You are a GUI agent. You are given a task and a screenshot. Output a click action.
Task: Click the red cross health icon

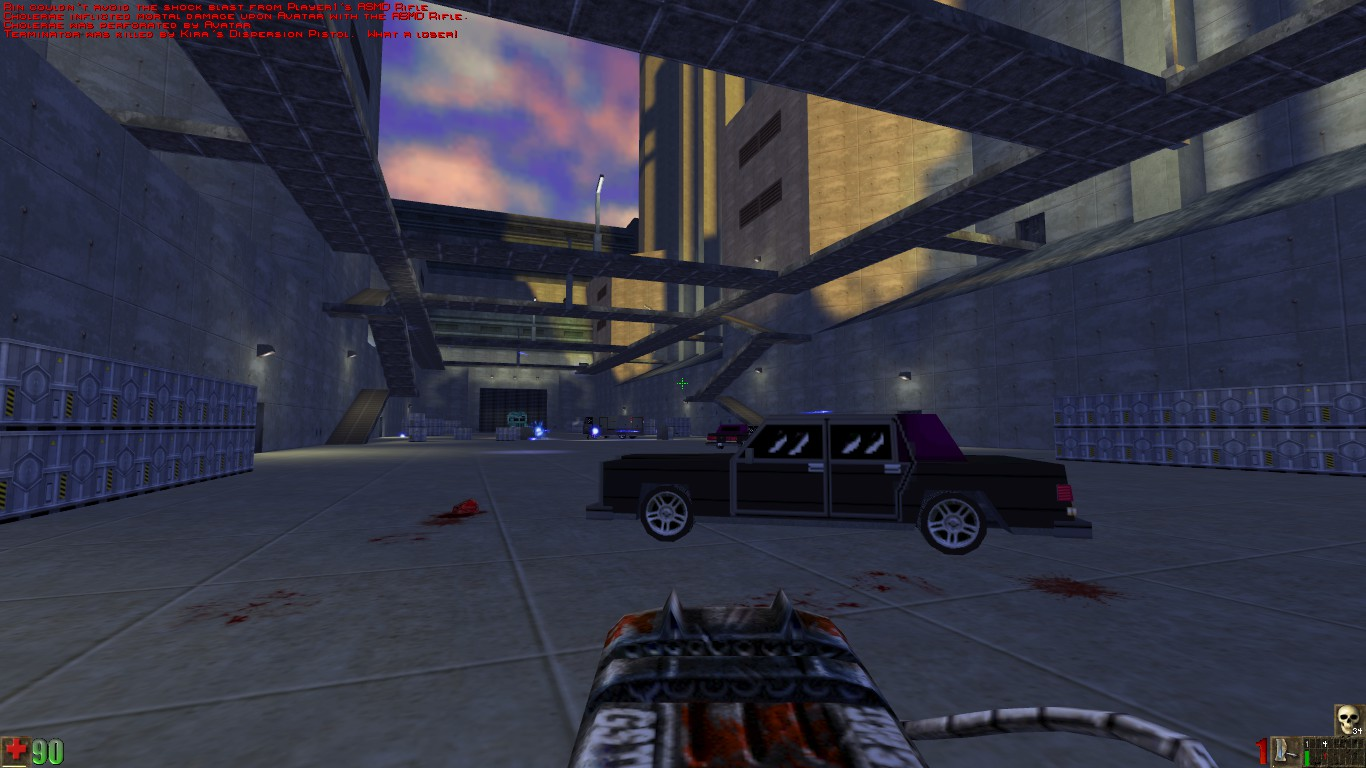tap(15, 751)
